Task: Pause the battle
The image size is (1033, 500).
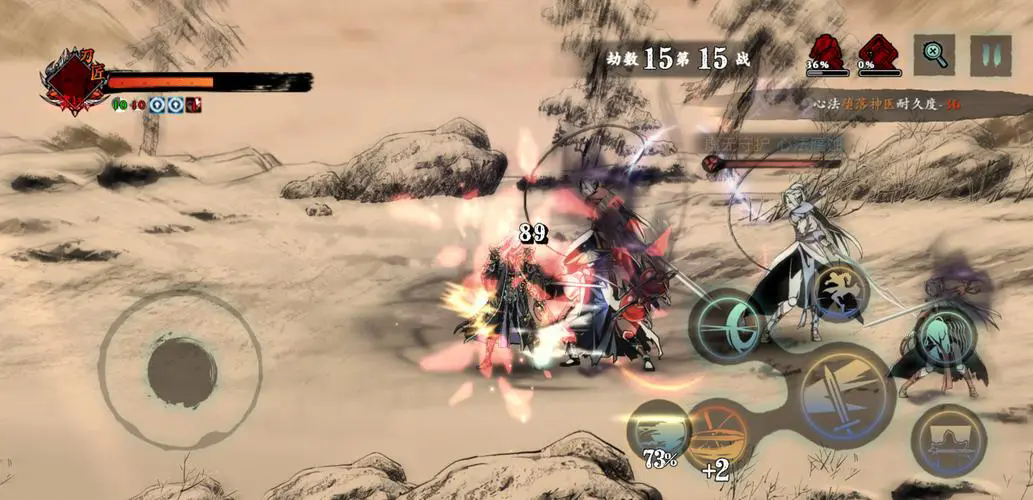Action: click(x=990, y=55)
